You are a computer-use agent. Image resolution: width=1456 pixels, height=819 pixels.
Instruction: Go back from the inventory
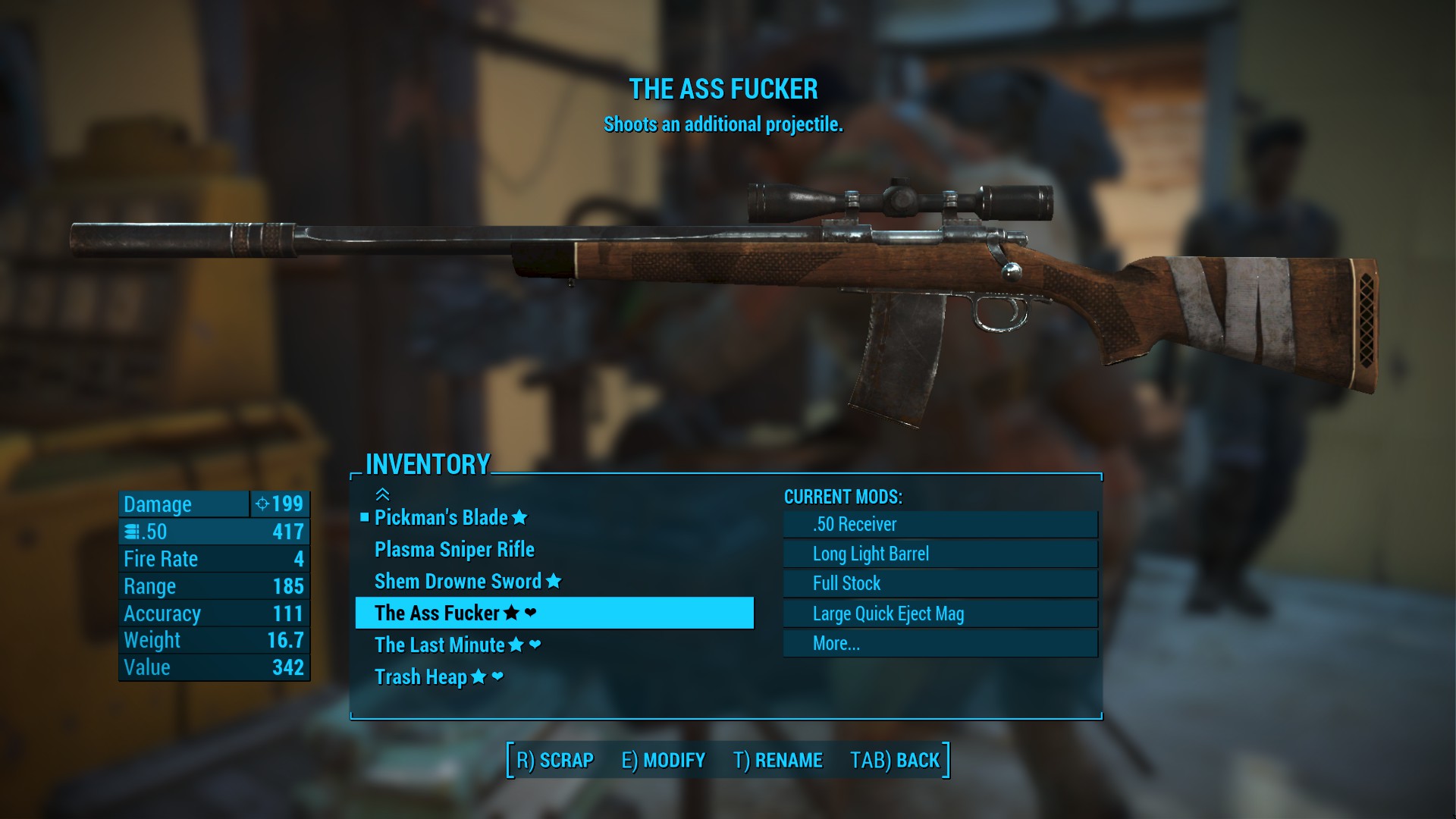(895, 760)
